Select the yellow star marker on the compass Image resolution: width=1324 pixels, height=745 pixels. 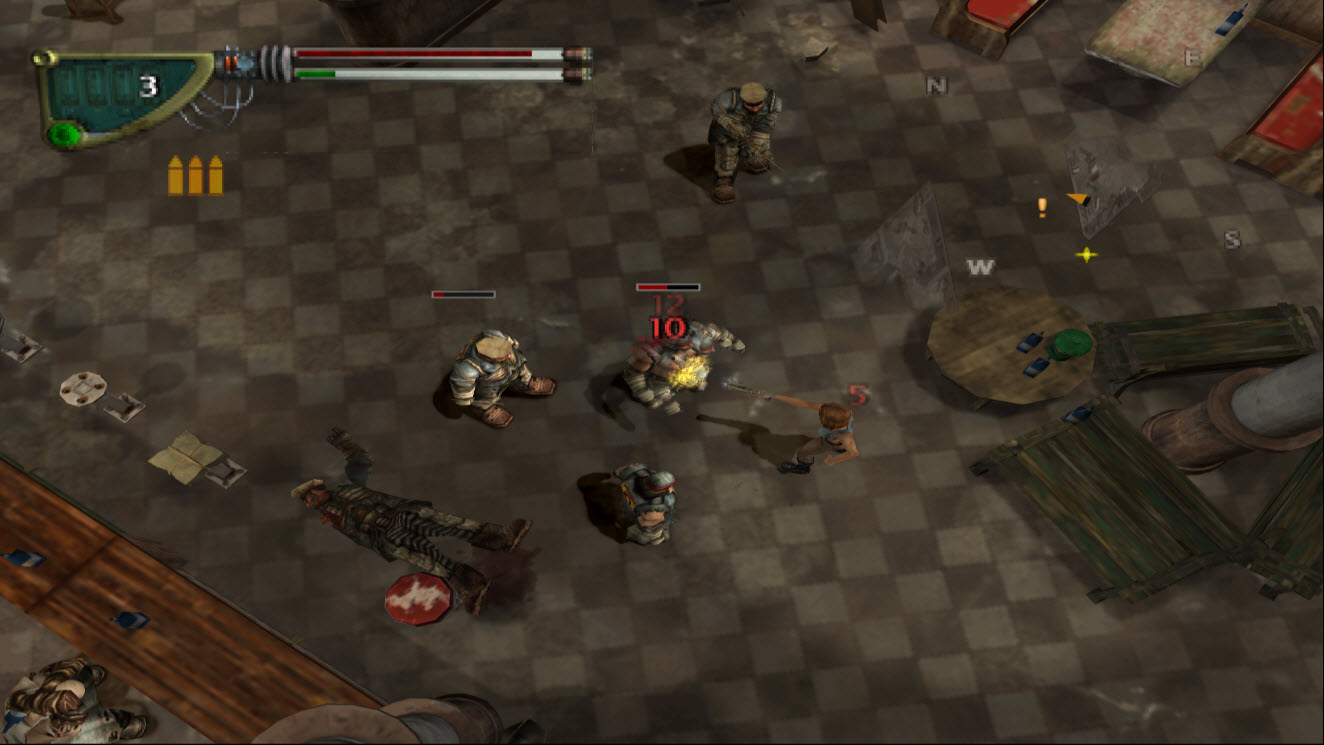pos(1086,255)
